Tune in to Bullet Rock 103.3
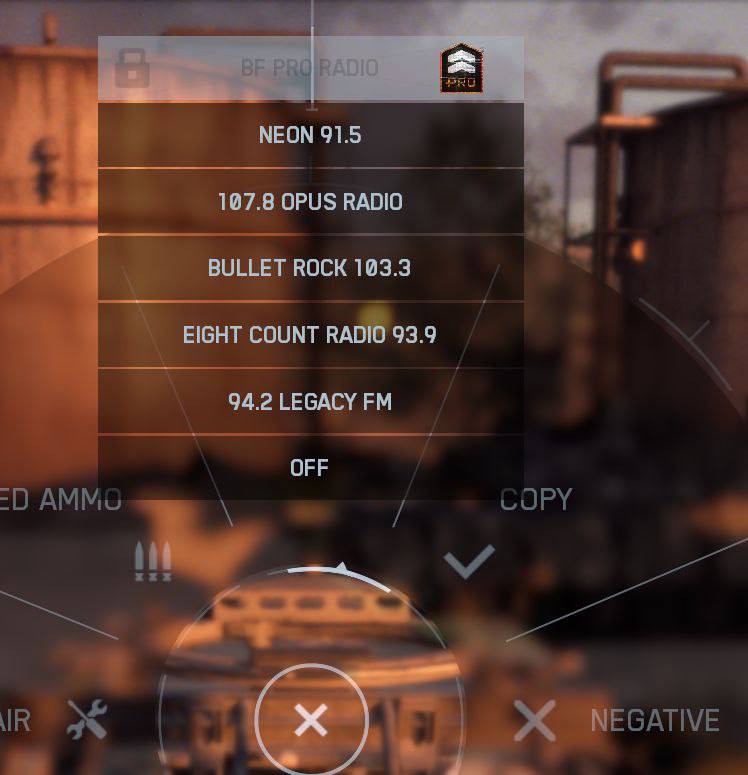 pyautogui.click(x=310, y=268)
